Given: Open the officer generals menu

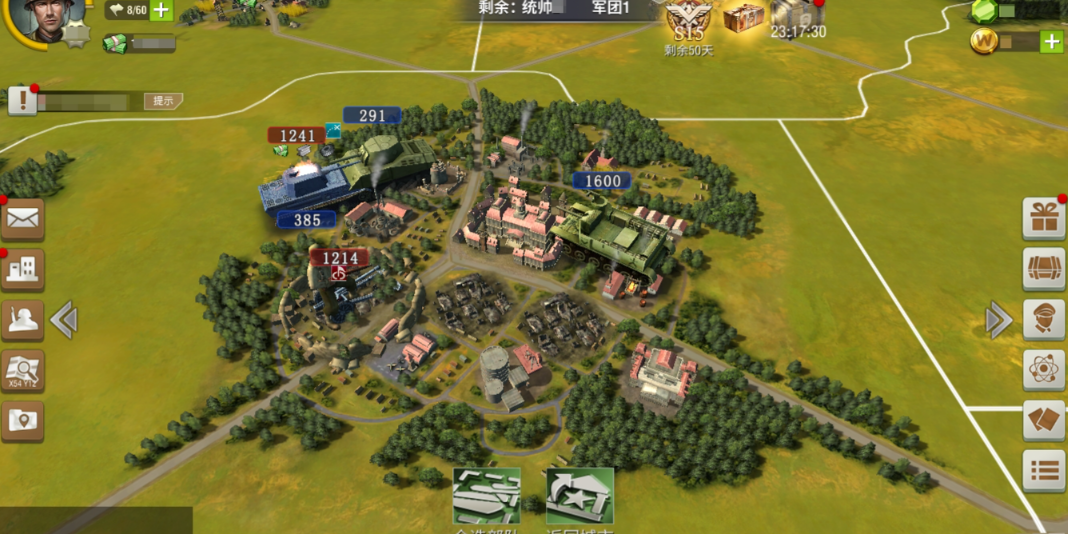Looking at the screenshot, I should point(1044,320).
